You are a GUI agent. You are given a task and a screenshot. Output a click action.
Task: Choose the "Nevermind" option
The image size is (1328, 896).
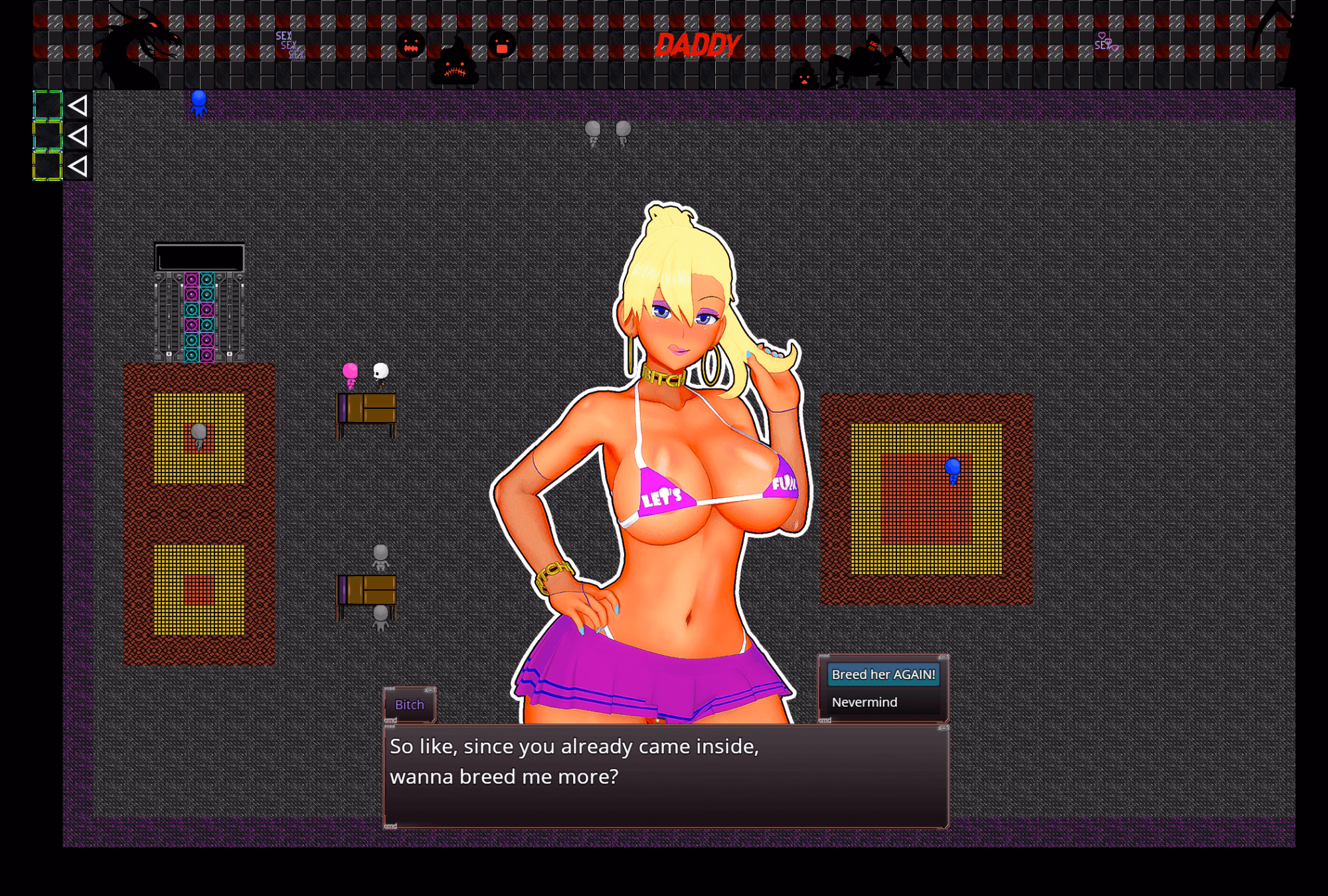coord(865,702)
